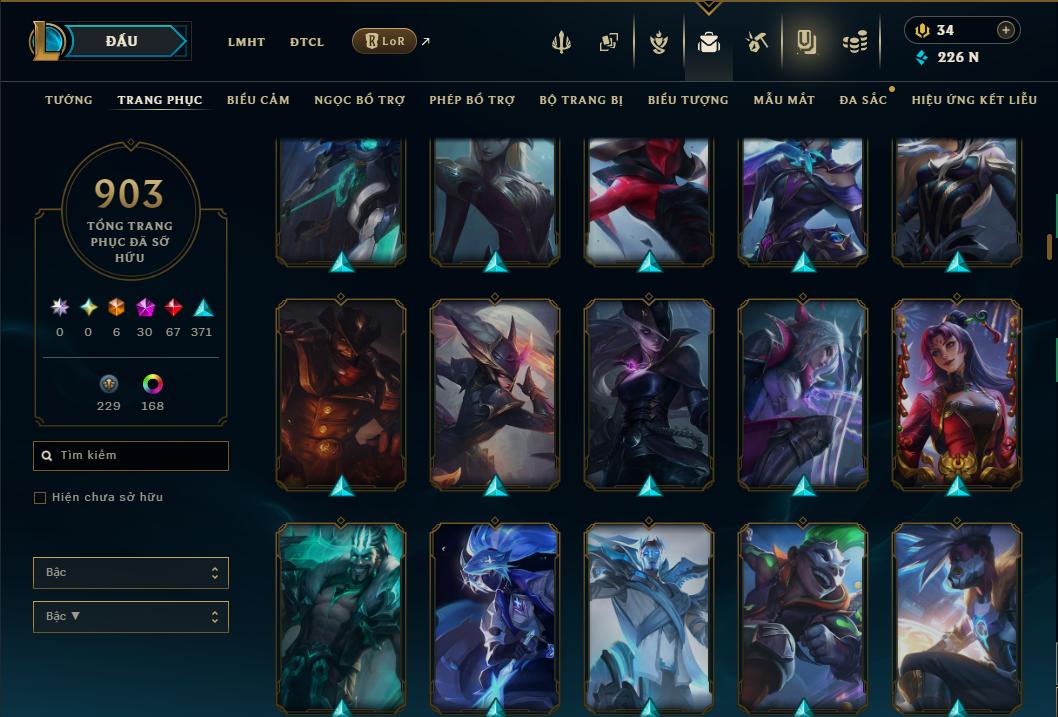Viewport: 1058px width, 717px height.
Task: Click the Tìm kiếm search field
Action: tap(131, 456)
